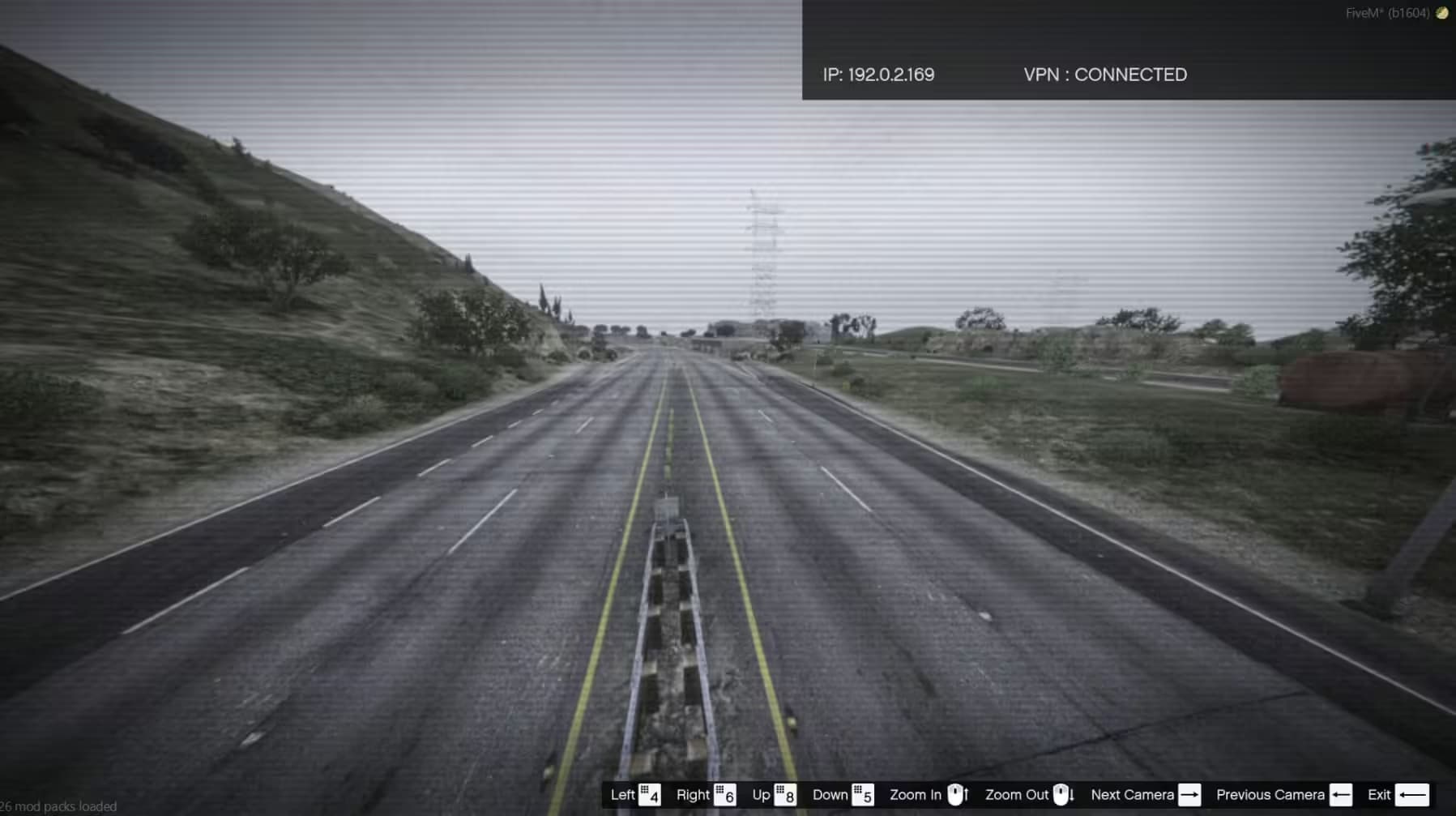The height and width of the screenshot is (816, 1456).
Task: Toggle the VPN CONNECTED status
Action: coord(1105,74)
